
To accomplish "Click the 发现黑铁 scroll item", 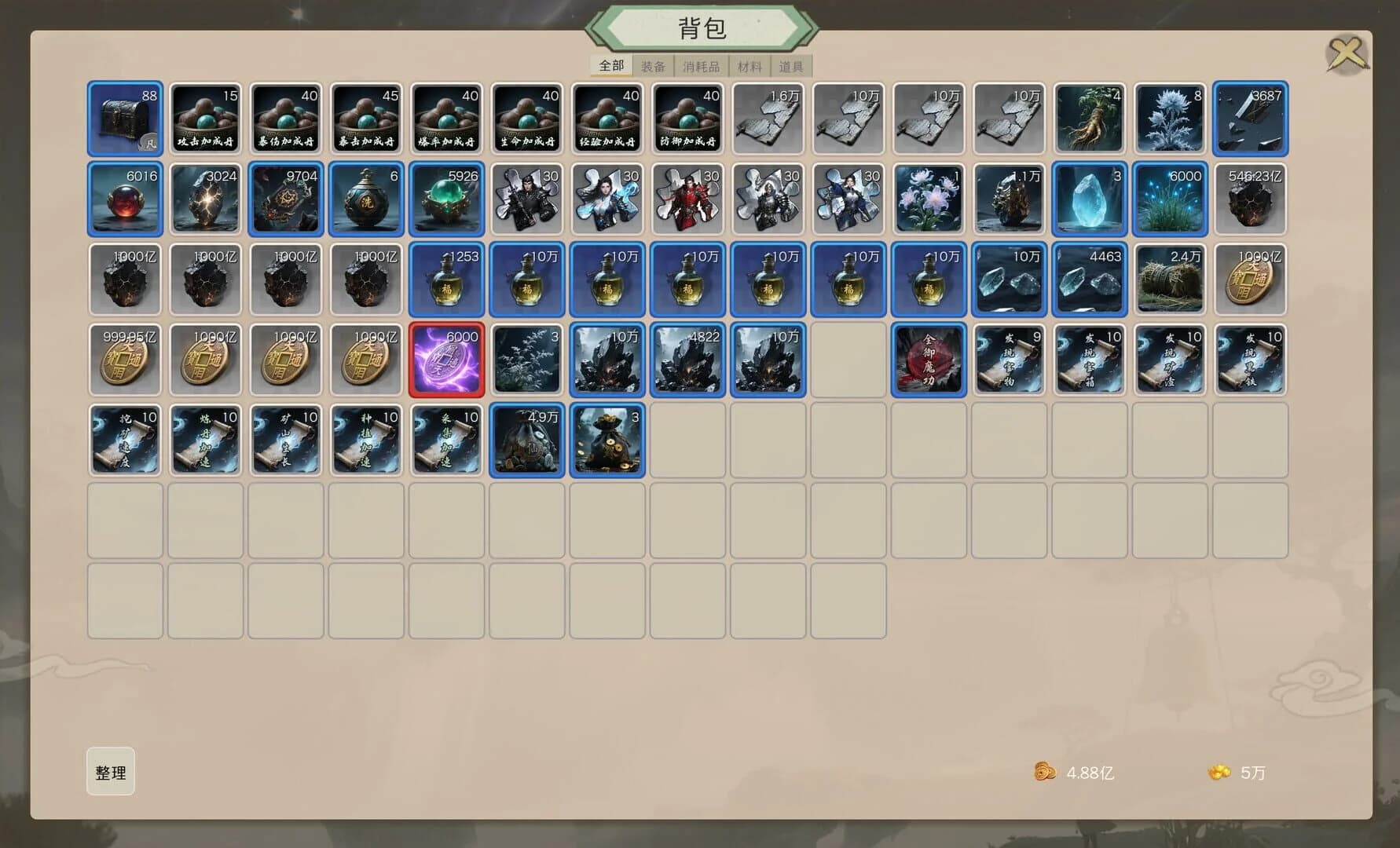I will (x=1251, y=359).
